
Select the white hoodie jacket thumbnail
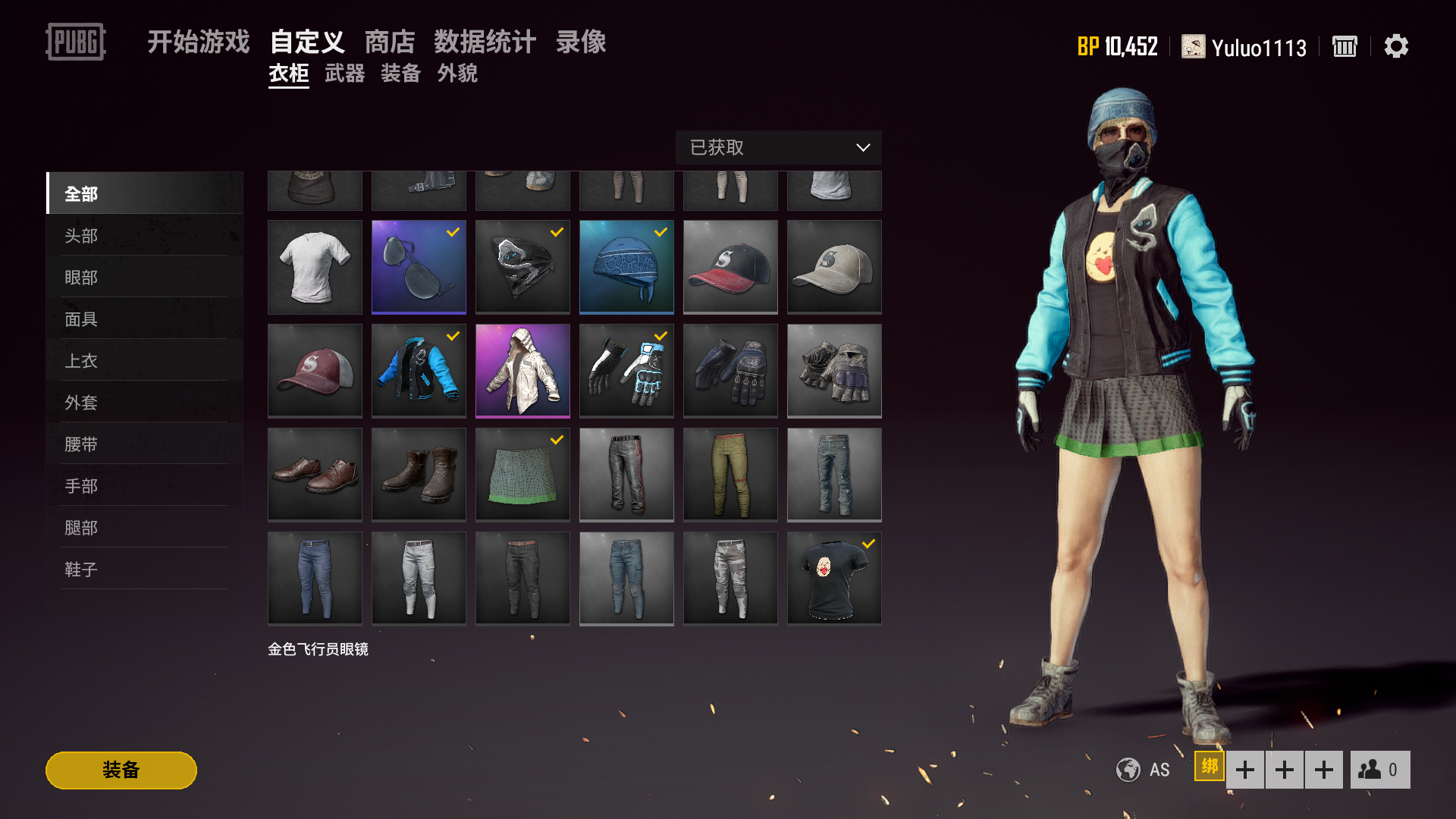pos(522,371)
